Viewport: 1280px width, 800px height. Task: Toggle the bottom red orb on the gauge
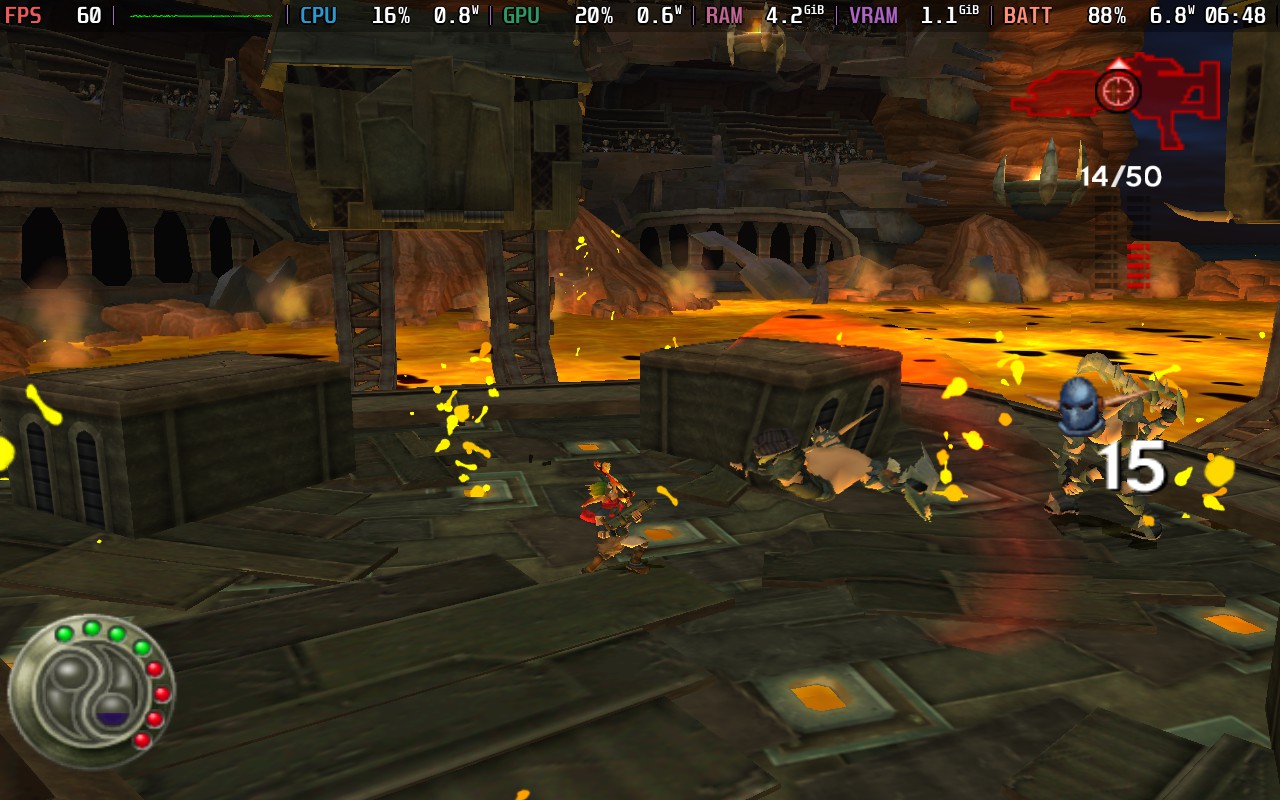(143, 740)
